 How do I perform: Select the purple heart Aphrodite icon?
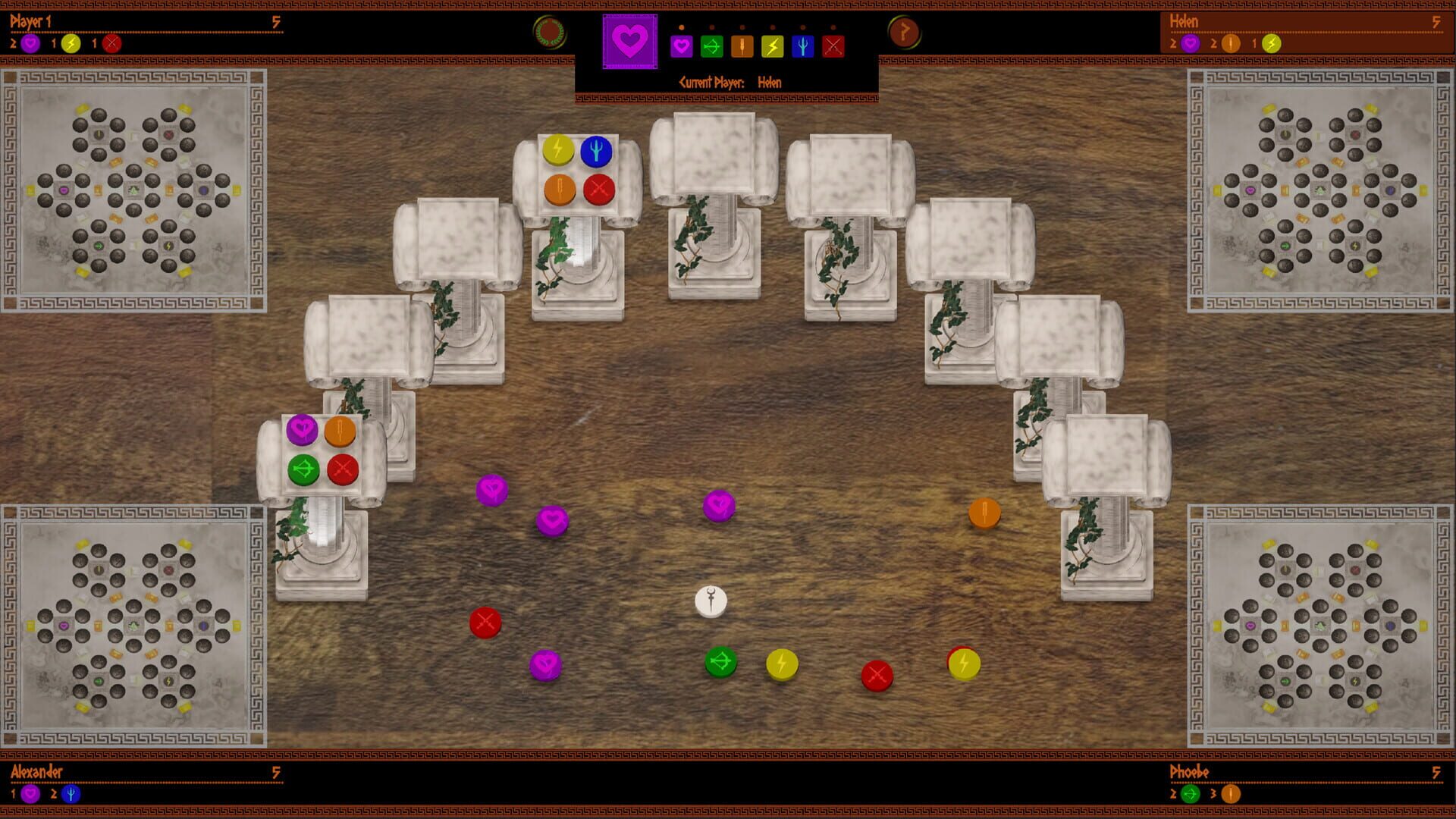681,45
